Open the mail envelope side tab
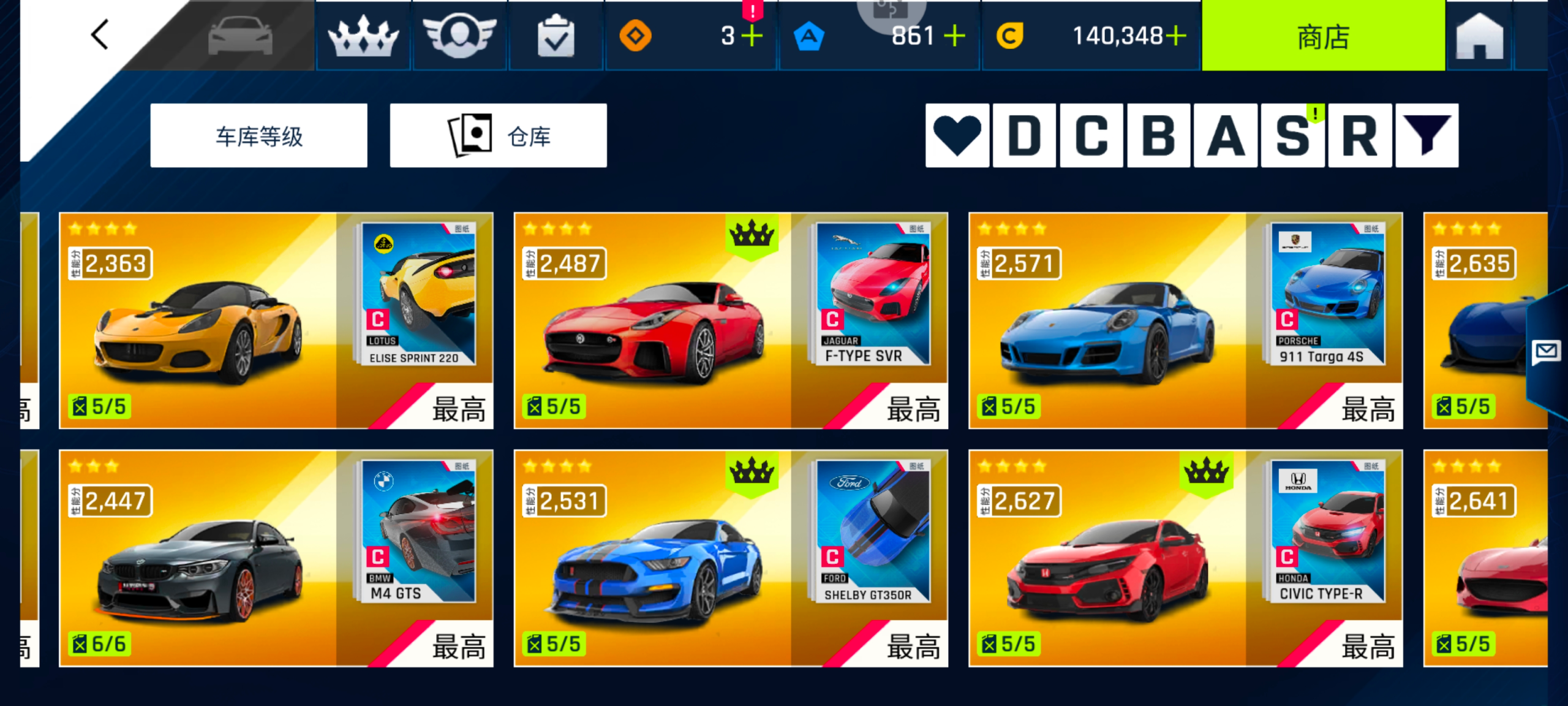1568x706 pixels. pyautogui.click(x=1546, y=352)
